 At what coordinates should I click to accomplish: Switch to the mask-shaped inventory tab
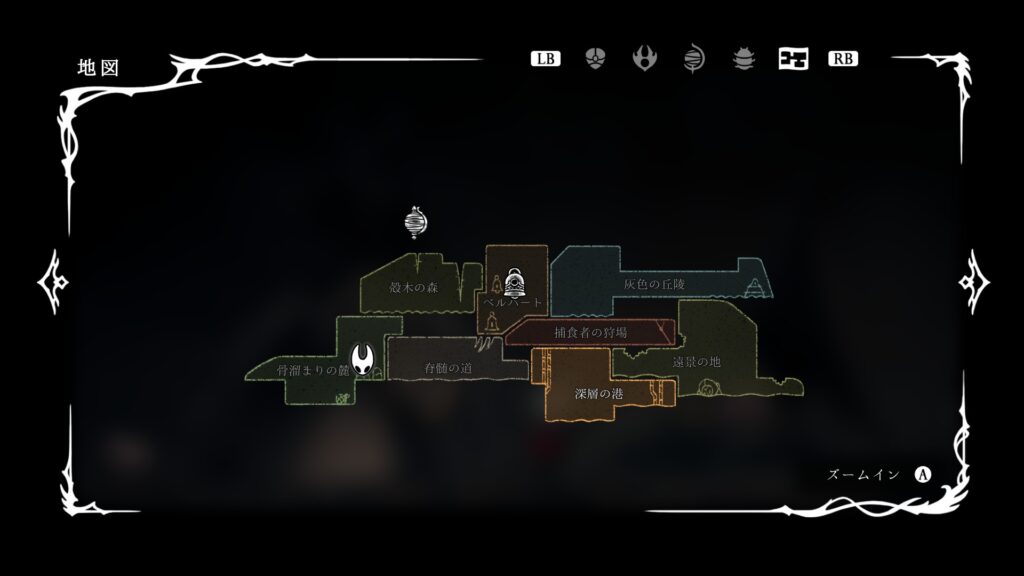(x=595, y=58)
